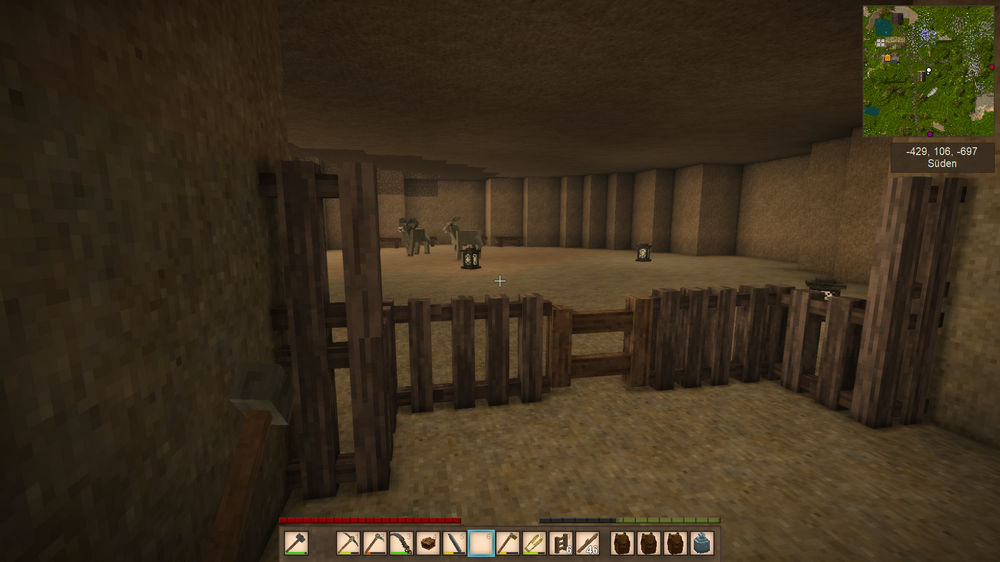
Task: Click the blue-gray bag slot
Action: point(702,543)
